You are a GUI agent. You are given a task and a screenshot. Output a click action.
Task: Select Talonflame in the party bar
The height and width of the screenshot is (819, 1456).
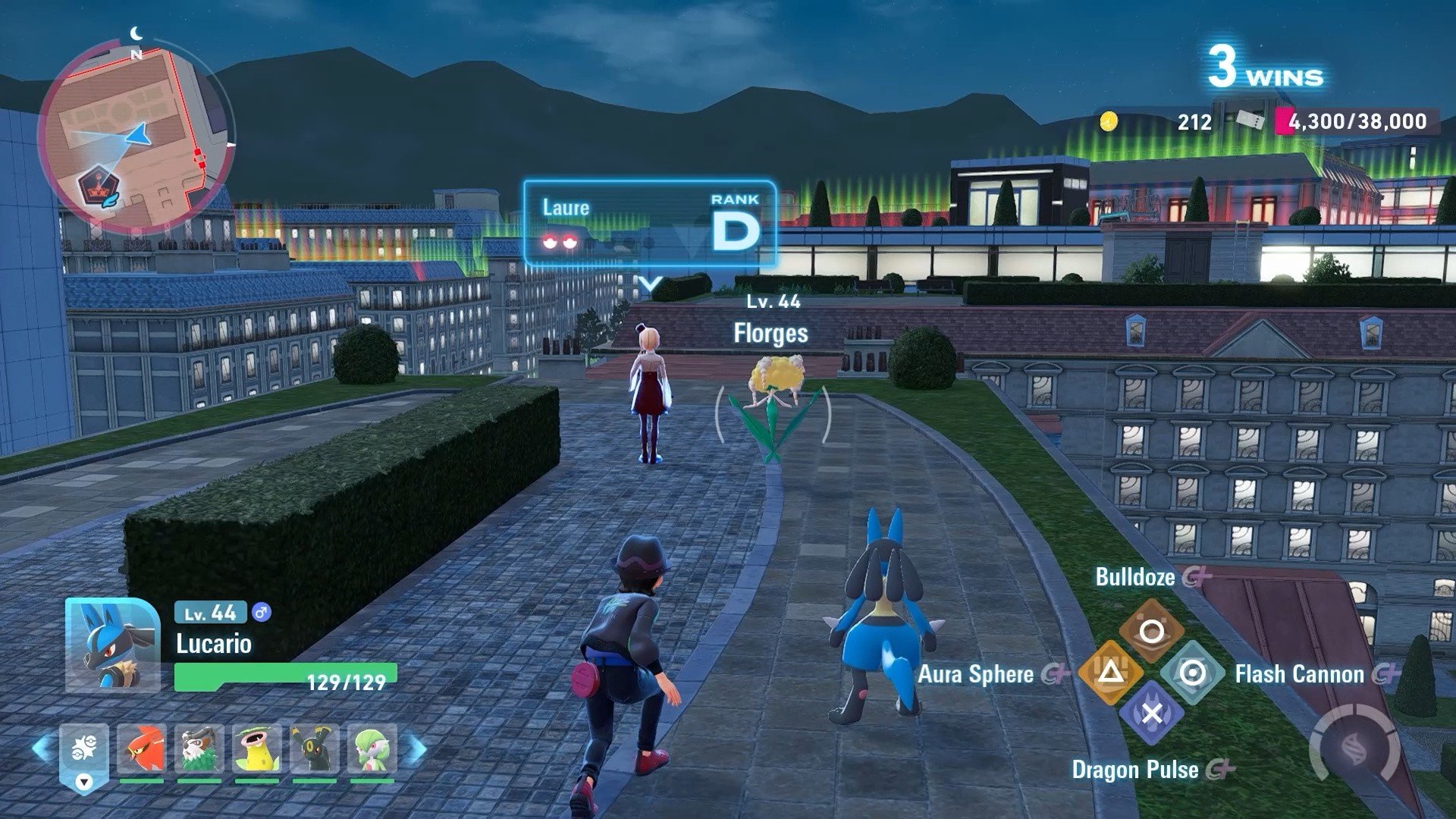tap(142, 749)
